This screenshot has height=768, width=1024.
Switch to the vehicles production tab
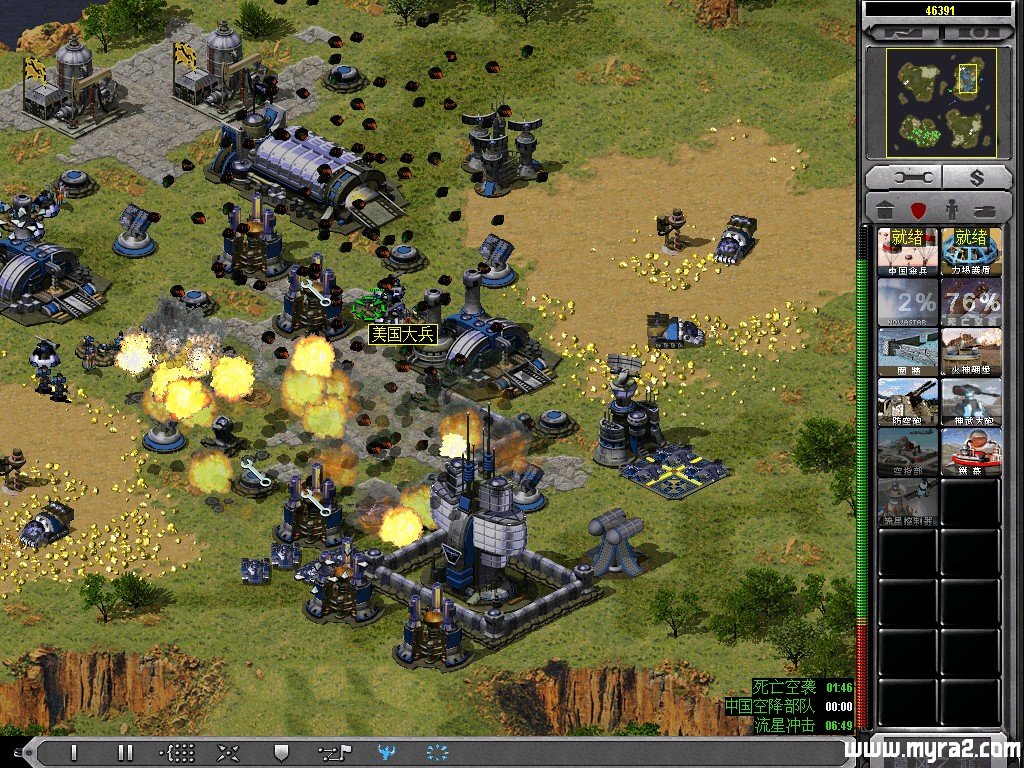click(x=981, y=211)
